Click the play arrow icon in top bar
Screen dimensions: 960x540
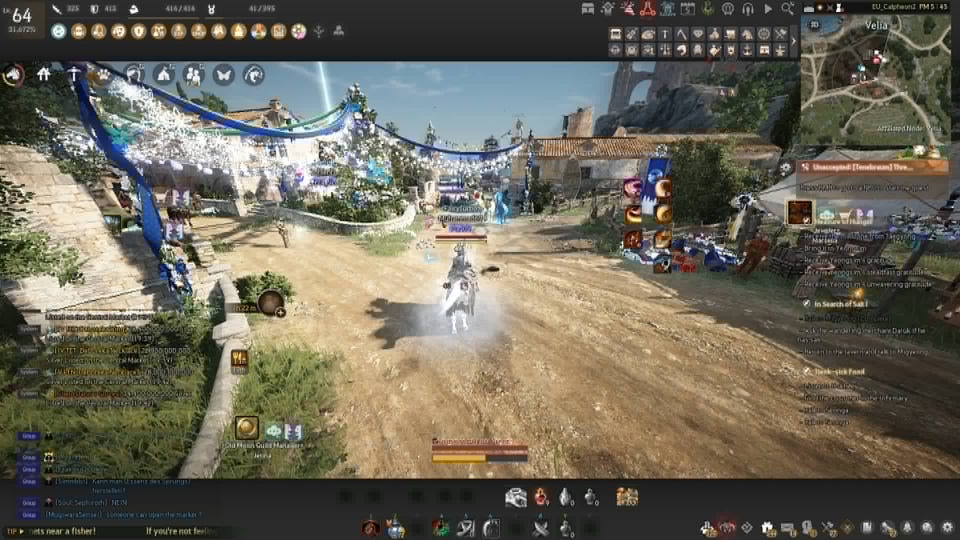pyautogui.click(x=767, y=9)
